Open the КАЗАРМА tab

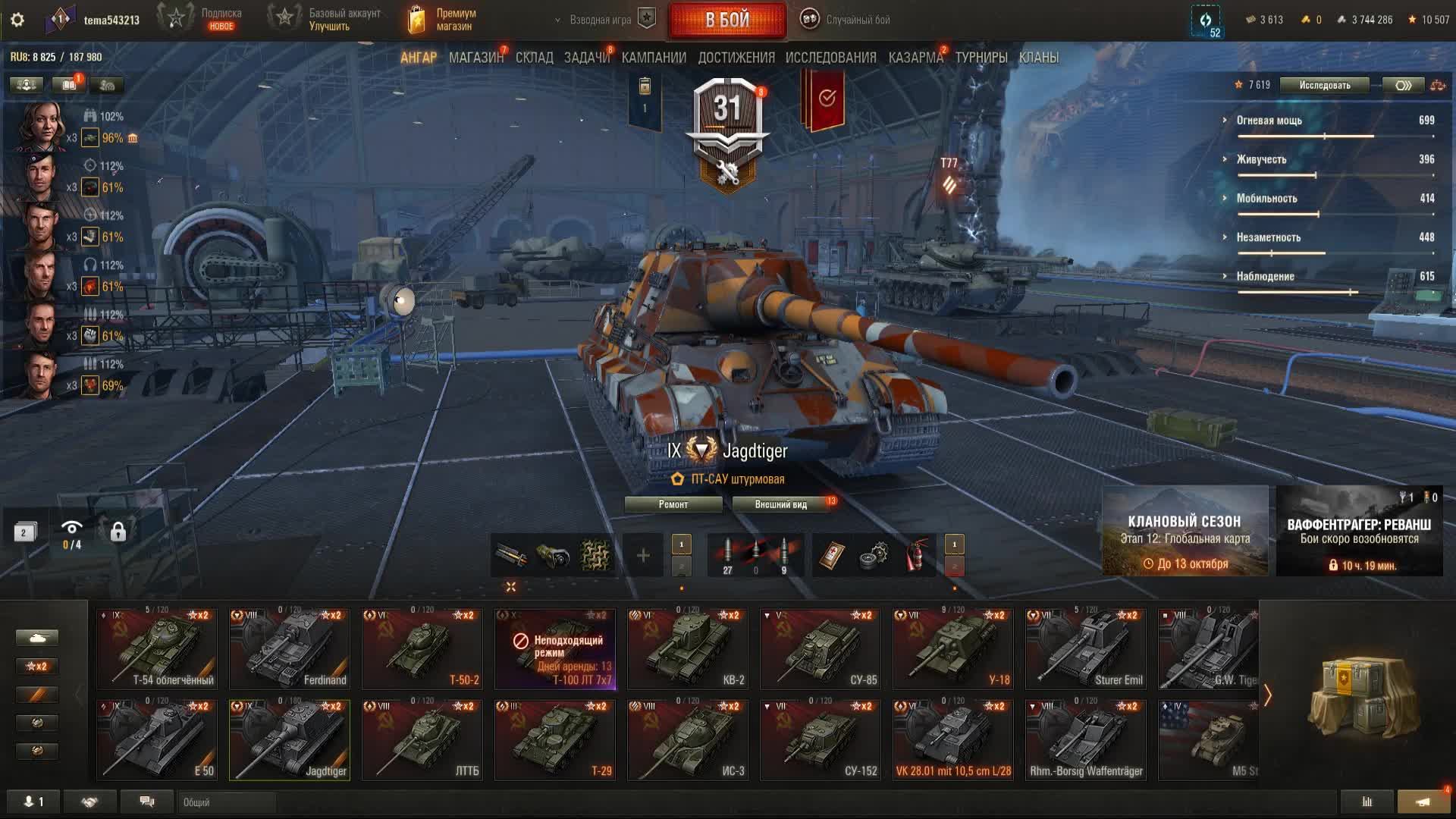click(915, 58)
